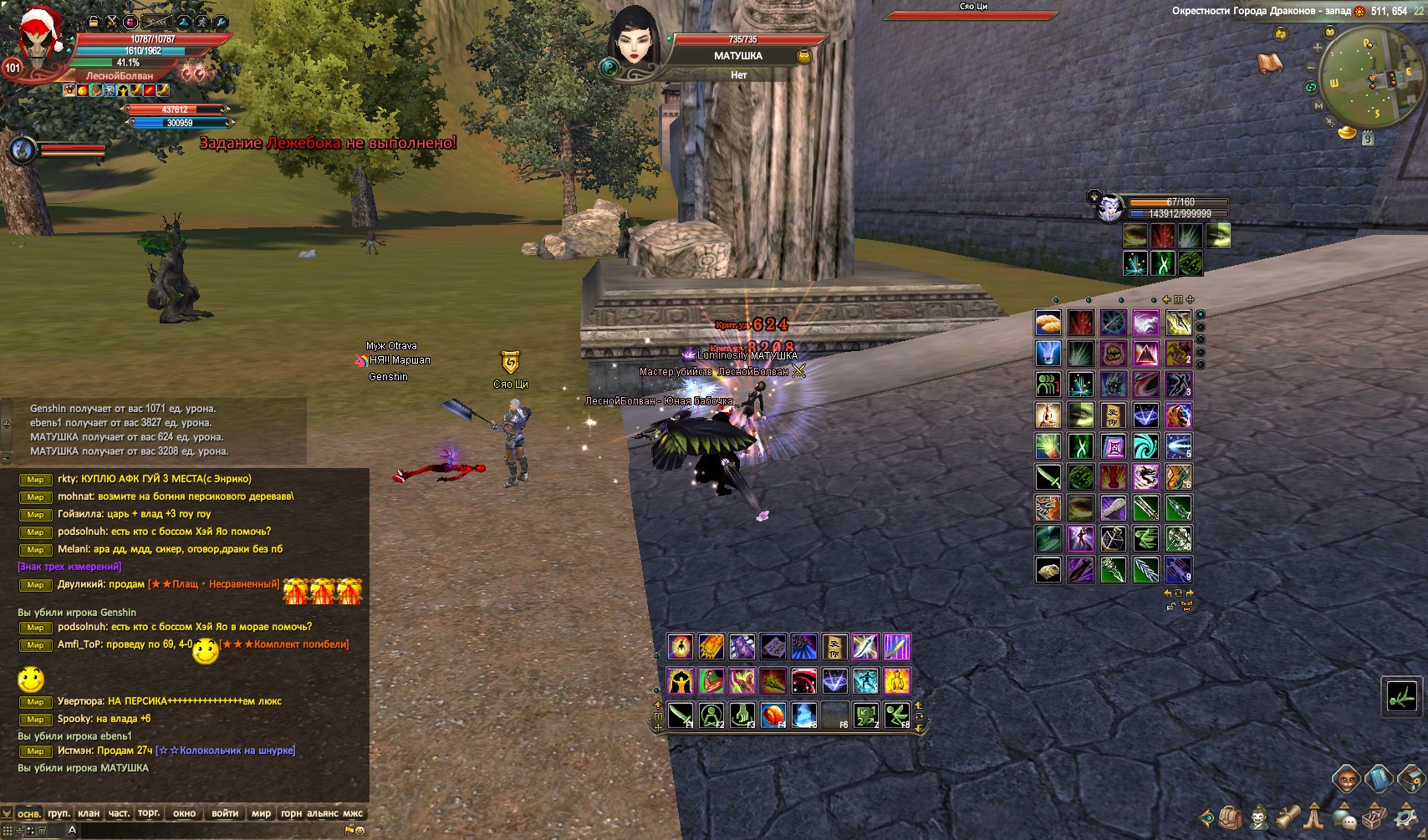Open the map scroll beside the minimap
The image size is (1428, 840).
click(1269, 63)
